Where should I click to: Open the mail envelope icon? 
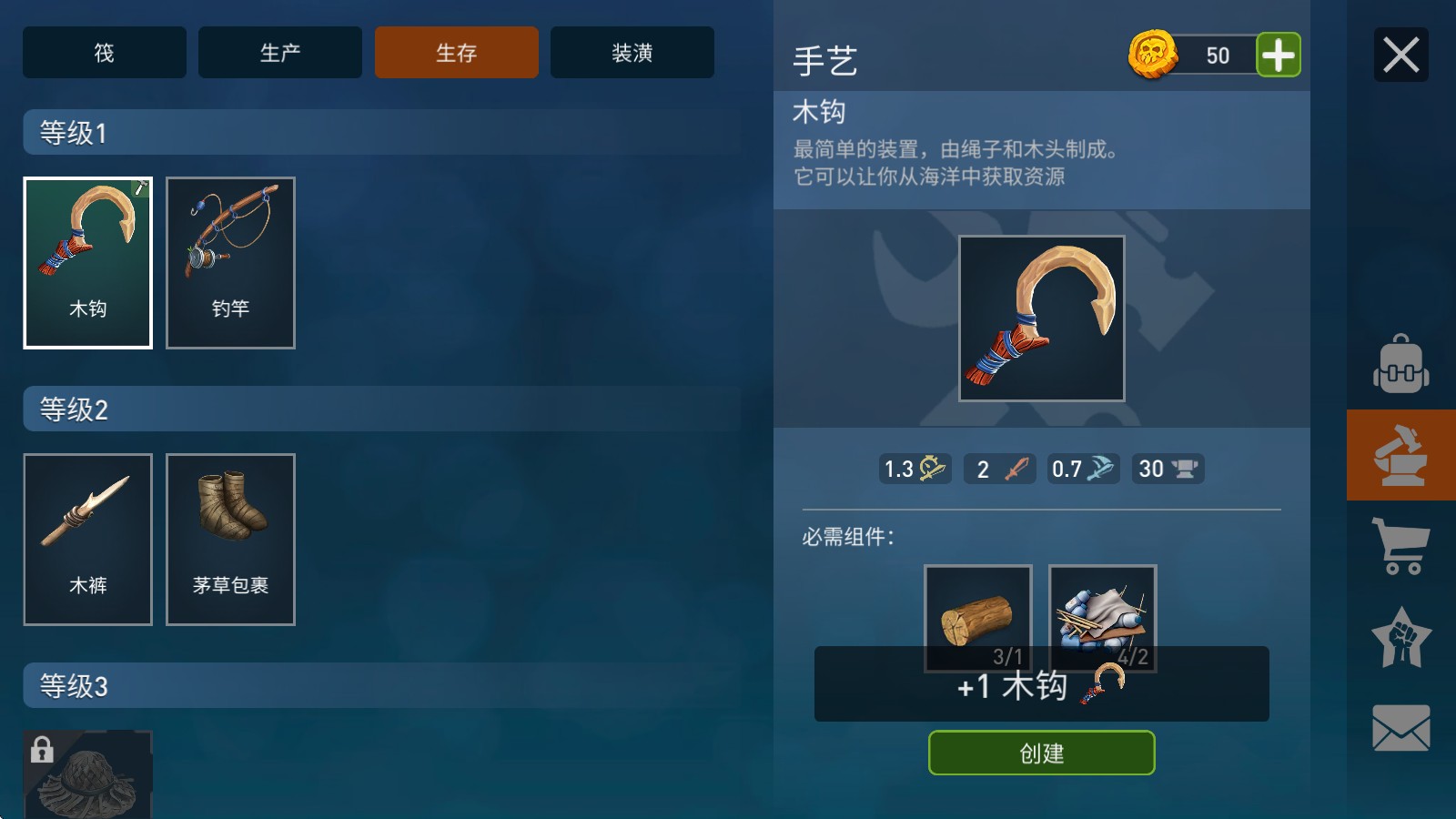tap(1400, 725)
